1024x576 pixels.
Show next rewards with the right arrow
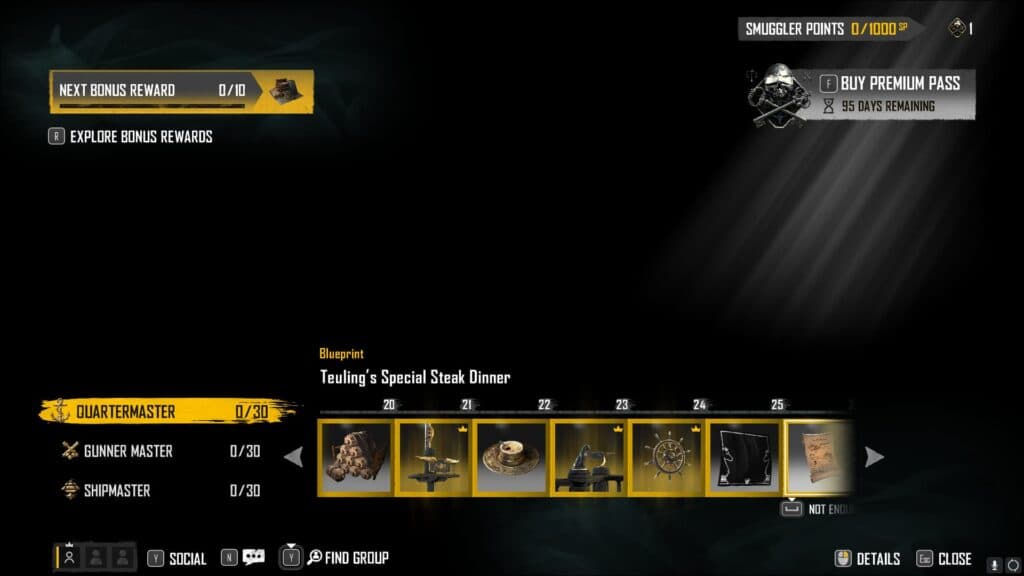pyautogui.click(x=874, y=457)
